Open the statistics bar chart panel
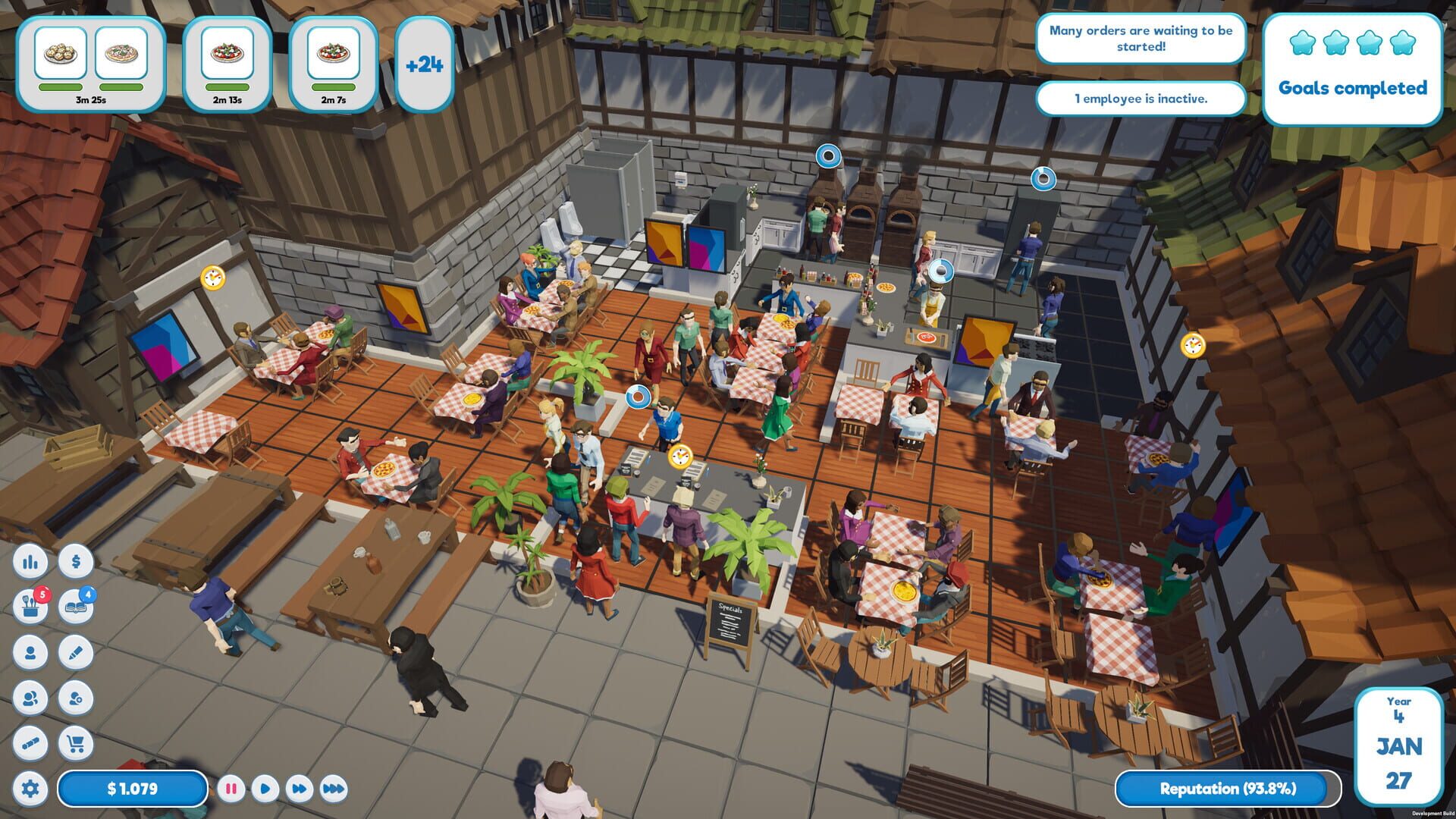 coord(30,562)
